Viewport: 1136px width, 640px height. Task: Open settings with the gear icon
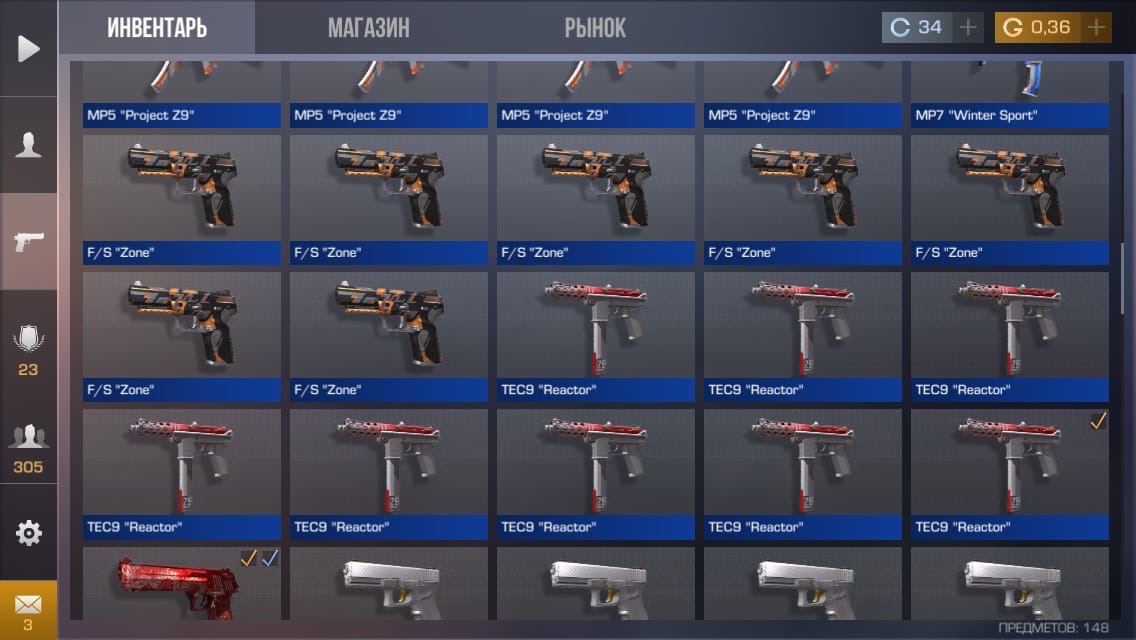click(x=28, y=533)
